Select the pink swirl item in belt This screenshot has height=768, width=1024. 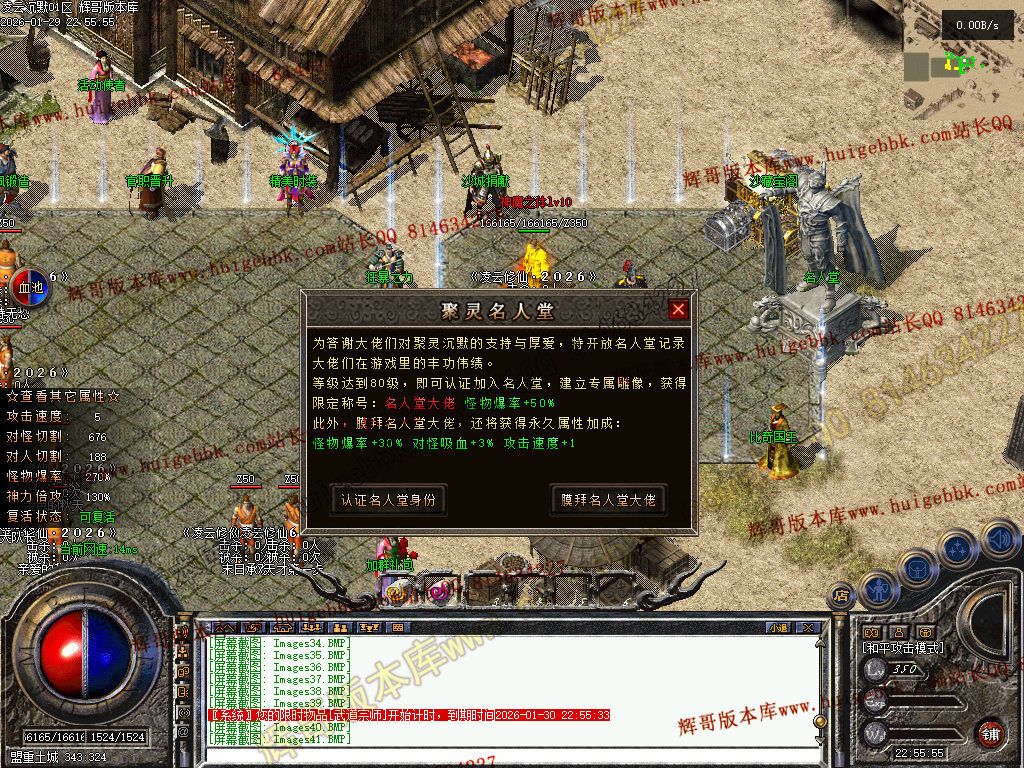coord(437,592)
